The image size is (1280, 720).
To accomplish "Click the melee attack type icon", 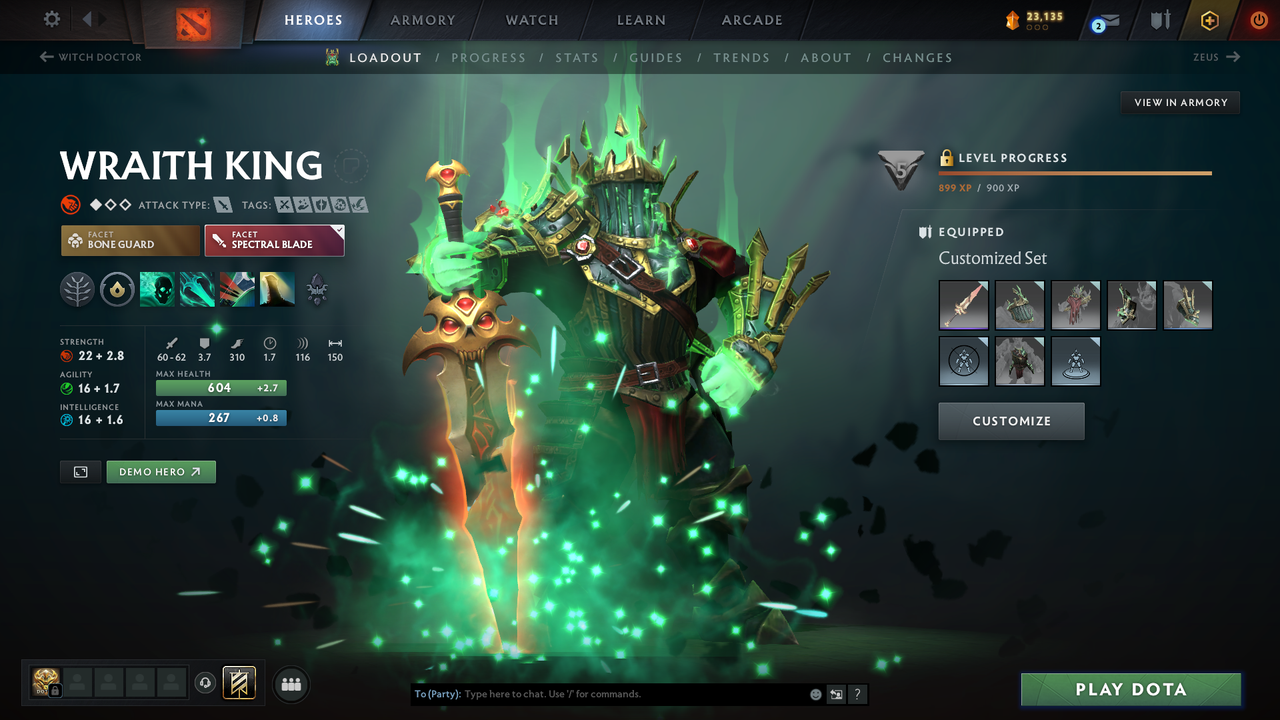I will pyautogui.click(x=222, y=204).
